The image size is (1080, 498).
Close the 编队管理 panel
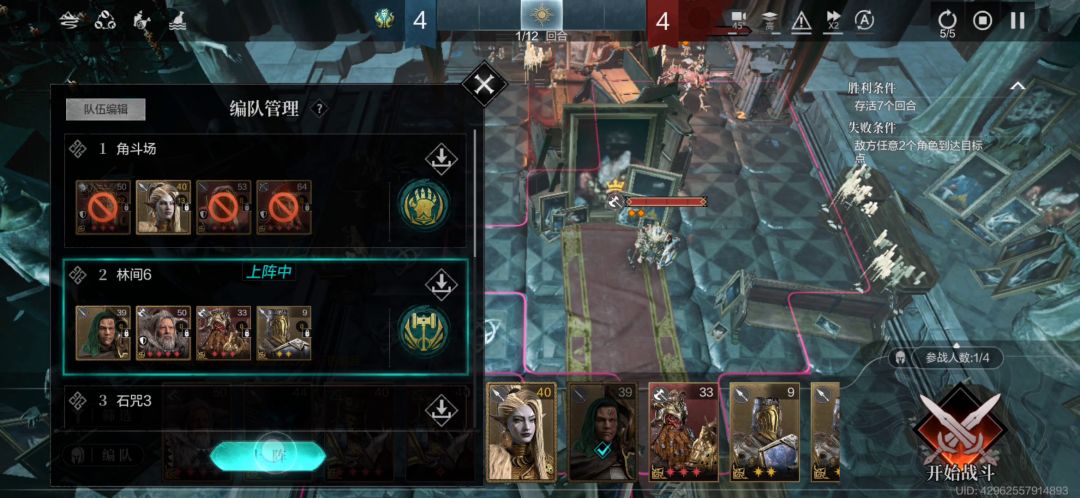[484, 84]
